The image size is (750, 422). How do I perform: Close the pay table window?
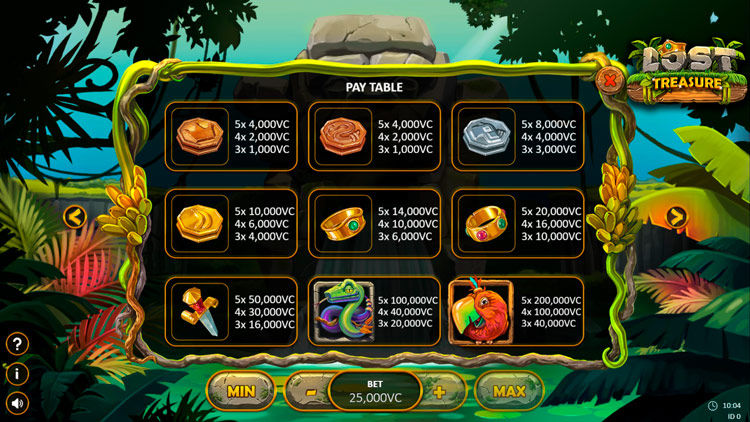(607, 79)
